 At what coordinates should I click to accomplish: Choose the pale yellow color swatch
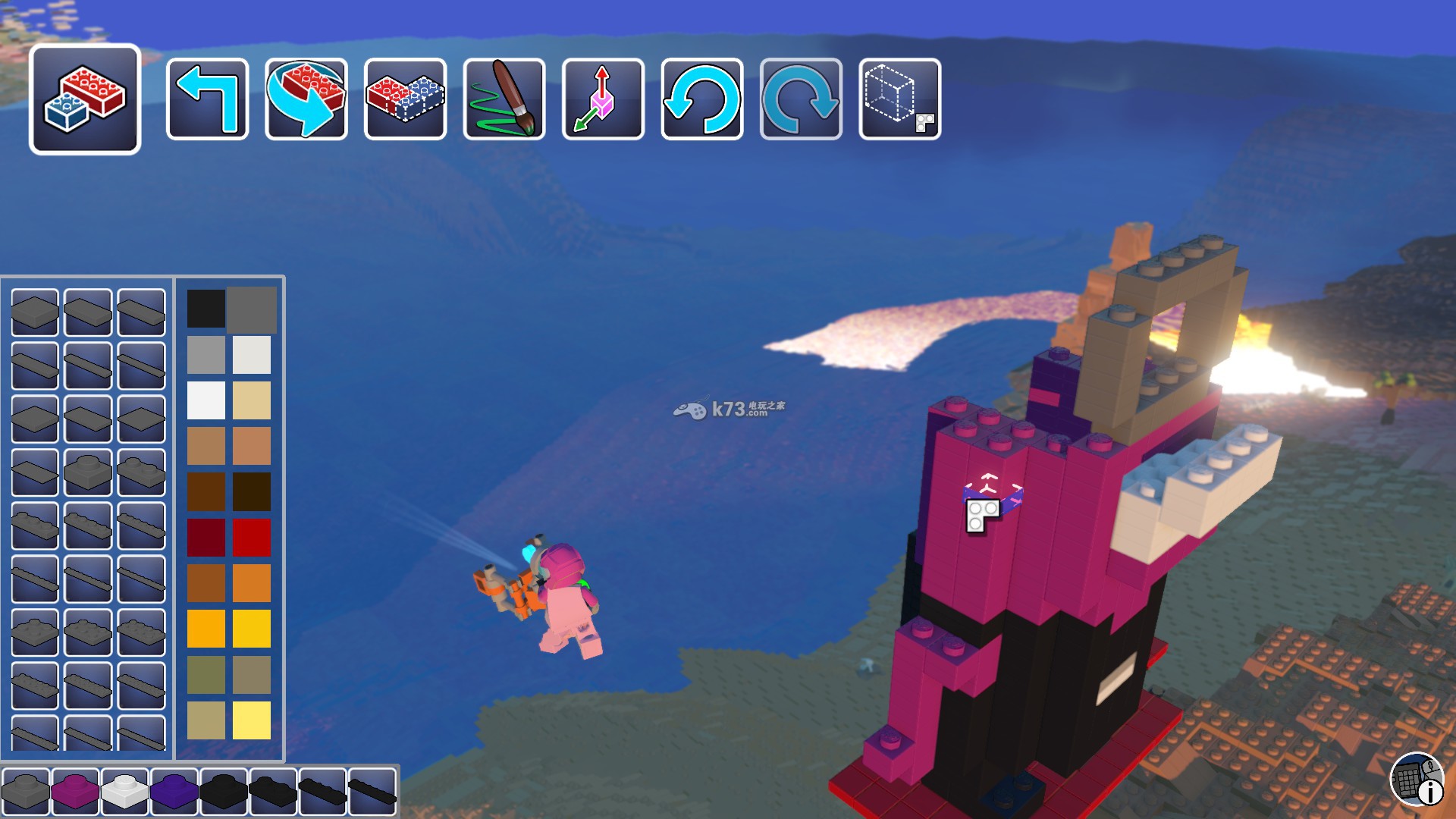pos(252,720)
